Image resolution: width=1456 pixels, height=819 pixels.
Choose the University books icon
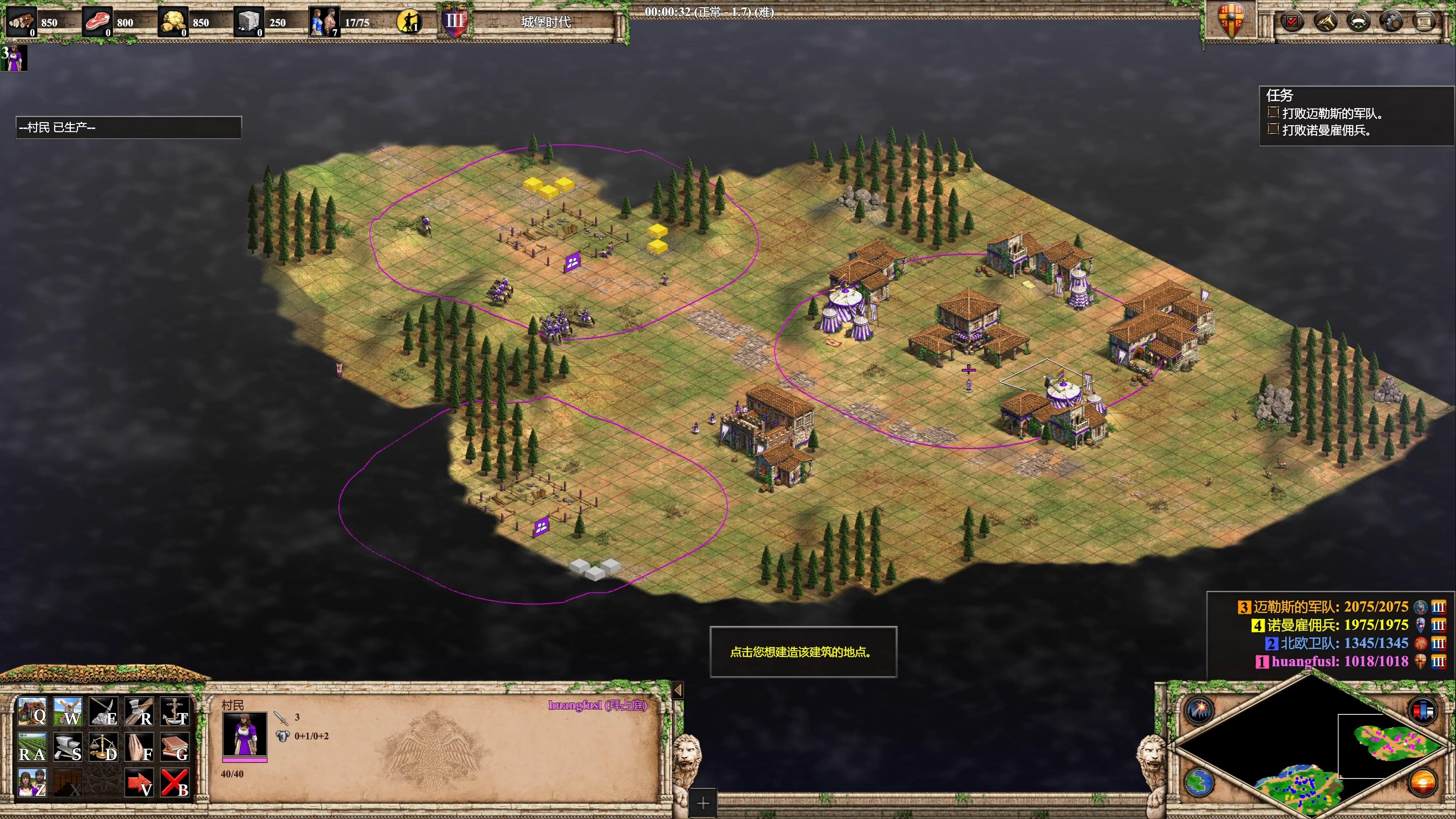click(175, 747)
